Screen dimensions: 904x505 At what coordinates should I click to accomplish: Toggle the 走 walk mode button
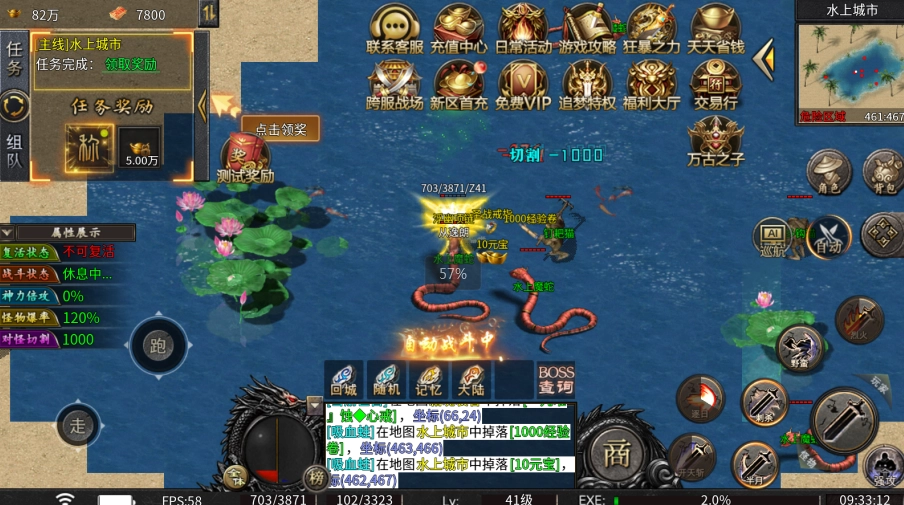coord(78,426)
